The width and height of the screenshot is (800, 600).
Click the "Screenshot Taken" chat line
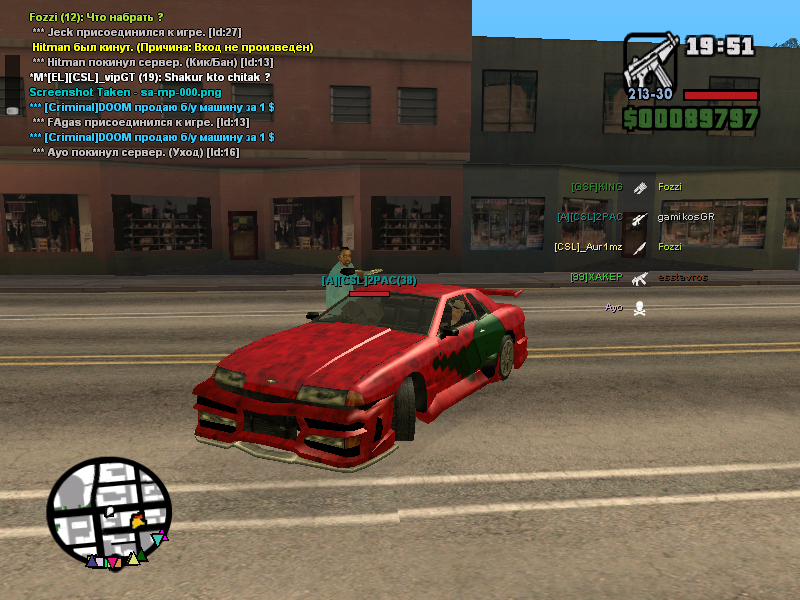click(x=125, y=92)
